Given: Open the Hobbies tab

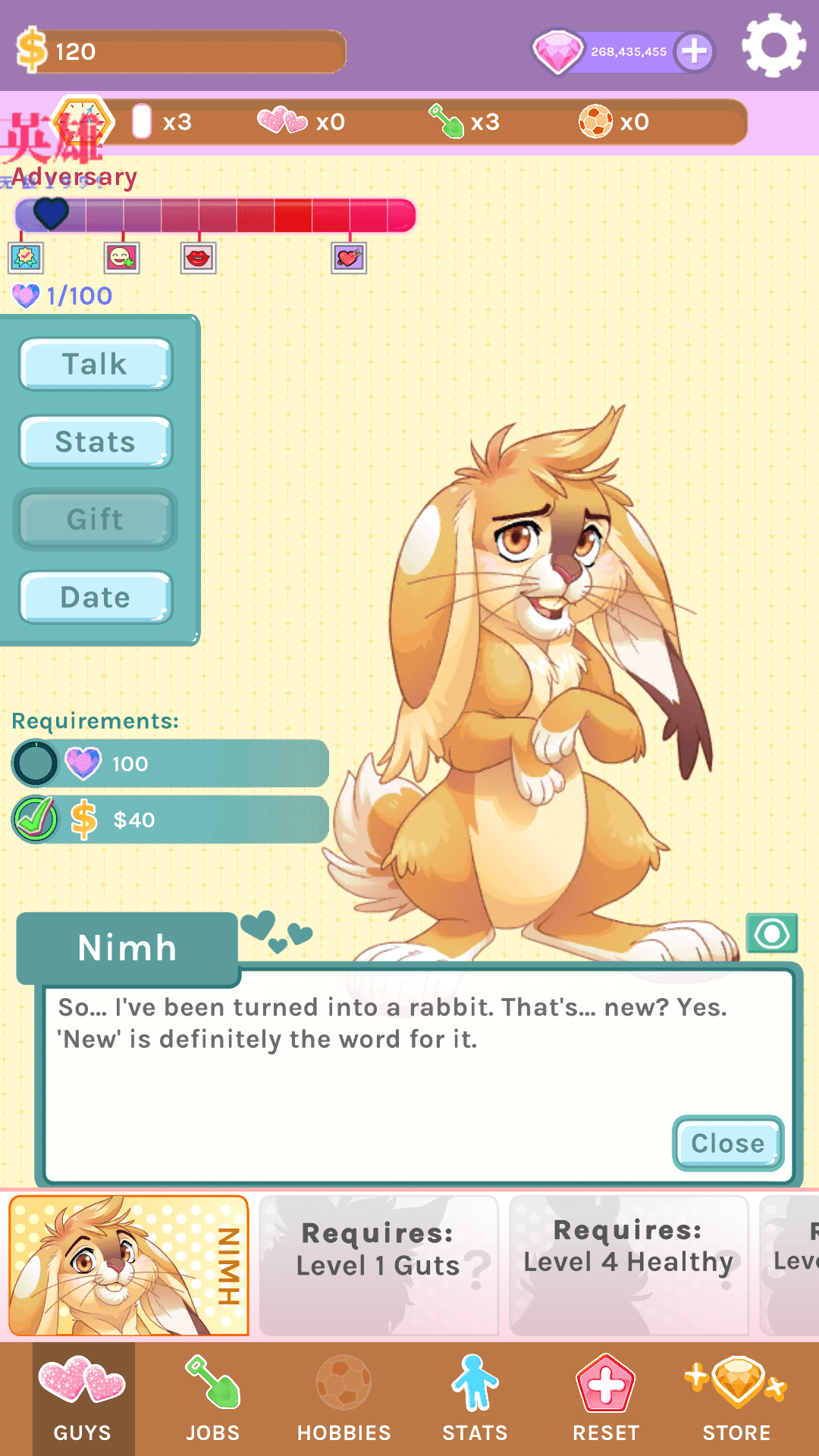Looking at the screenshot, I should [x=344, y=1400].
